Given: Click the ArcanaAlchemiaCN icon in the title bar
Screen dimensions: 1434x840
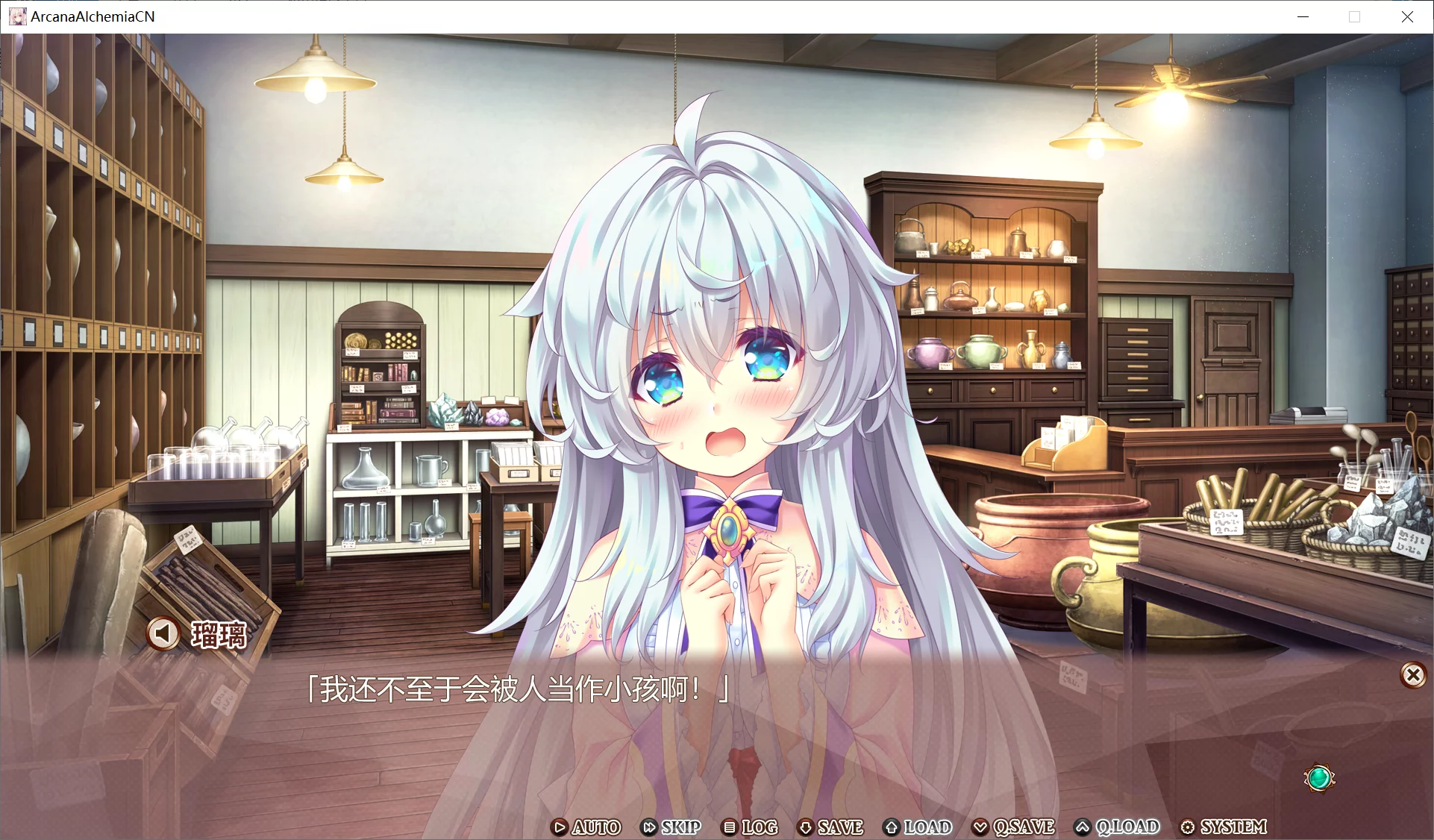Looking at the screenshot, I should 17,16.
